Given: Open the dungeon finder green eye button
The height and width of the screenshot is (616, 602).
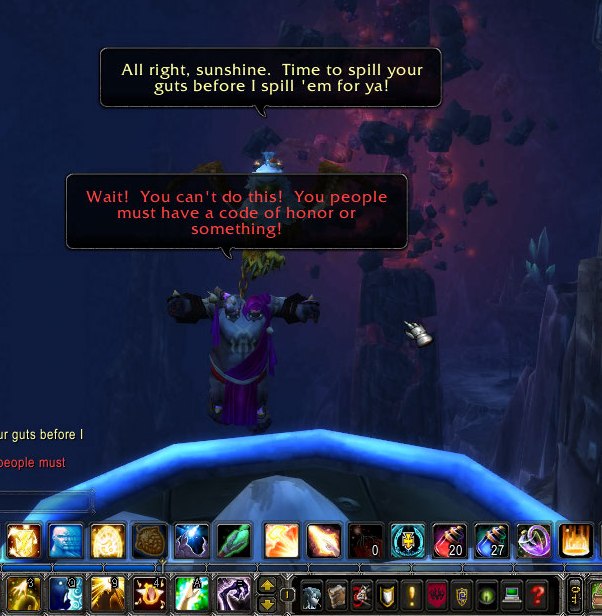Looking at the screenshot, I should click(x=487, y=593).
